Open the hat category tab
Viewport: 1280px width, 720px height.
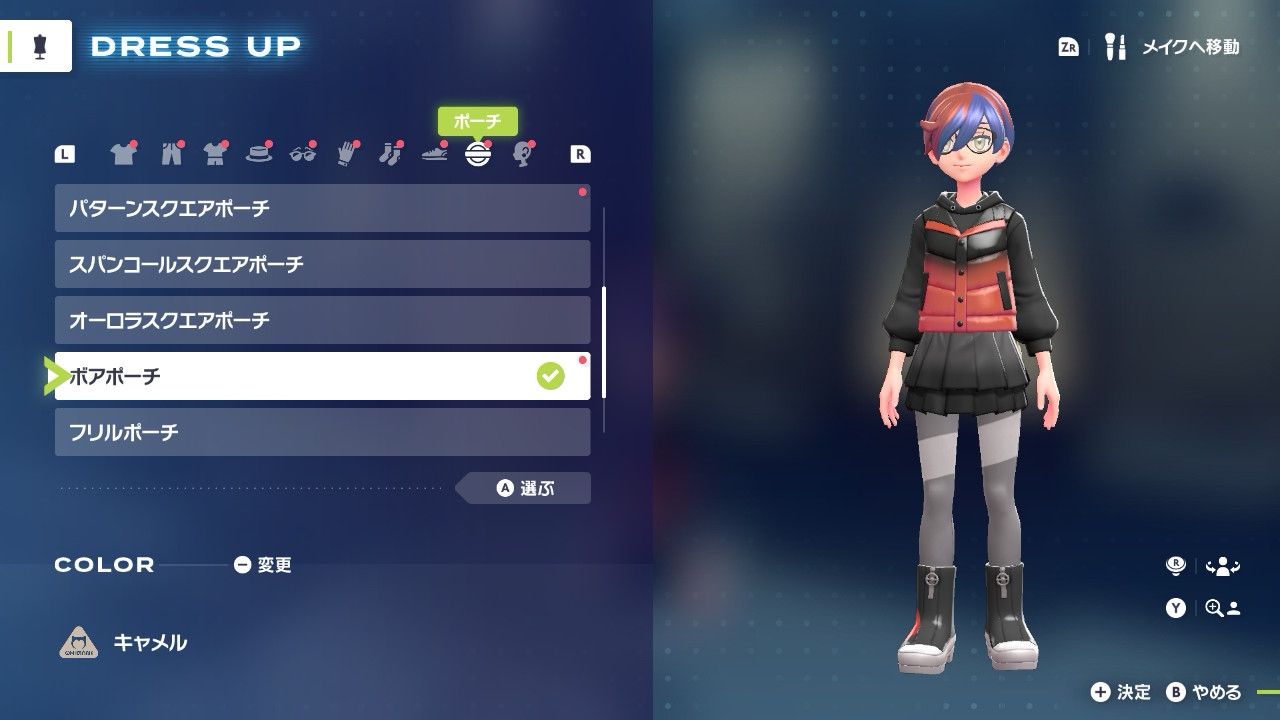click(x=259, y=154)
